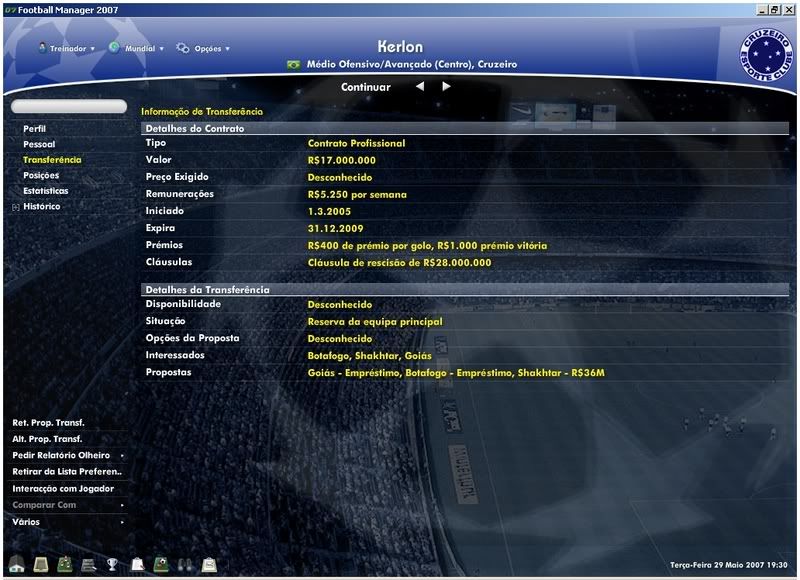Click the Continuar button

(x=366, y=87)
